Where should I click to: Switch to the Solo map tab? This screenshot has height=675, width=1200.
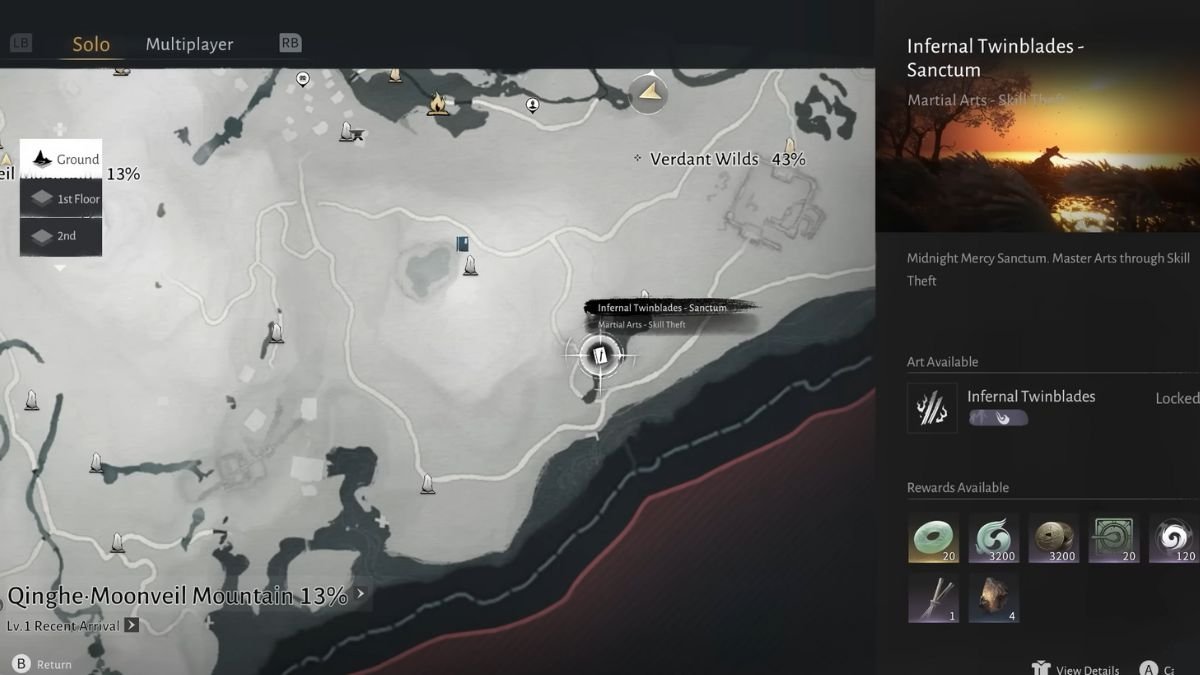point(91,45)
